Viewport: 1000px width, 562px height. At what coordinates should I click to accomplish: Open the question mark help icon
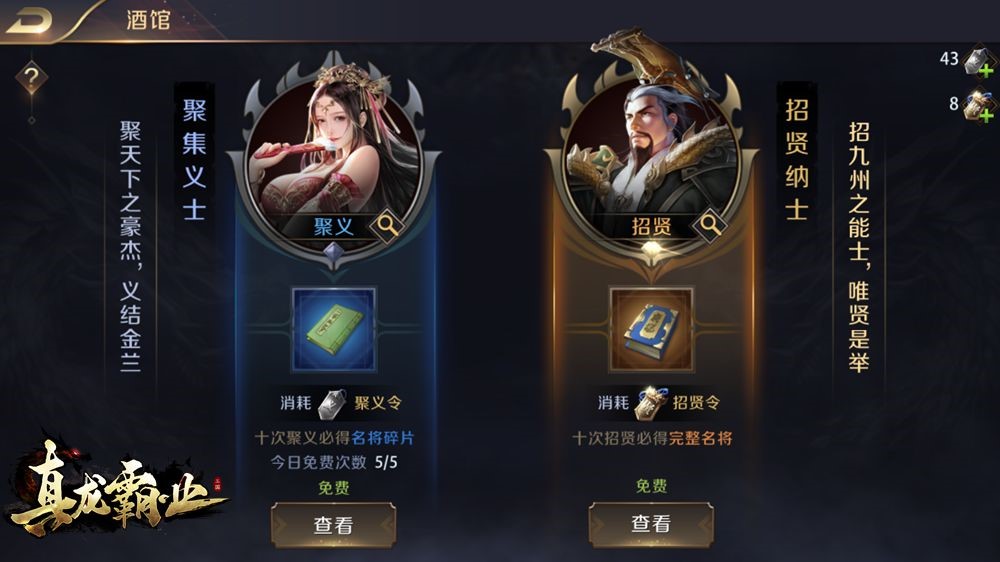(31, 76)
